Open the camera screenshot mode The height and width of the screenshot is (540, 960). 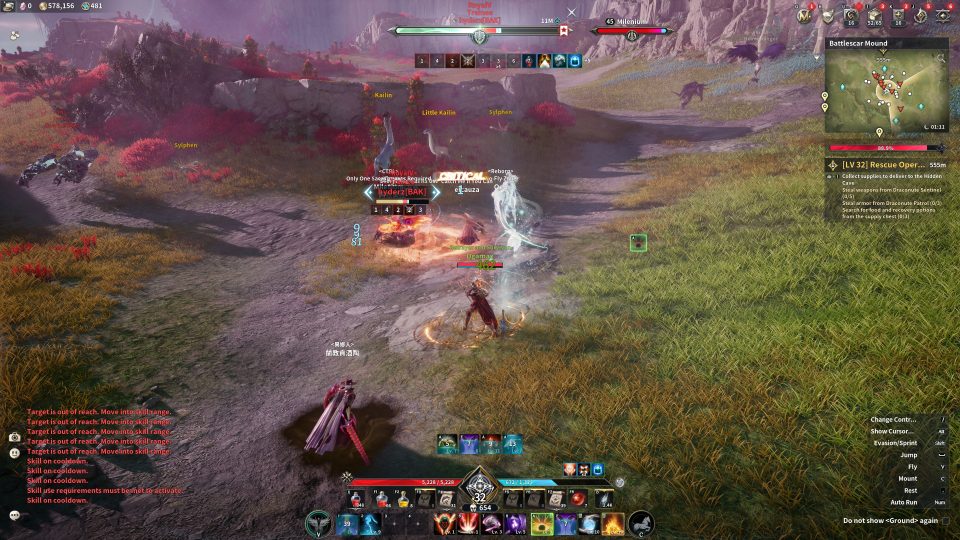click(x=15, y=437)
